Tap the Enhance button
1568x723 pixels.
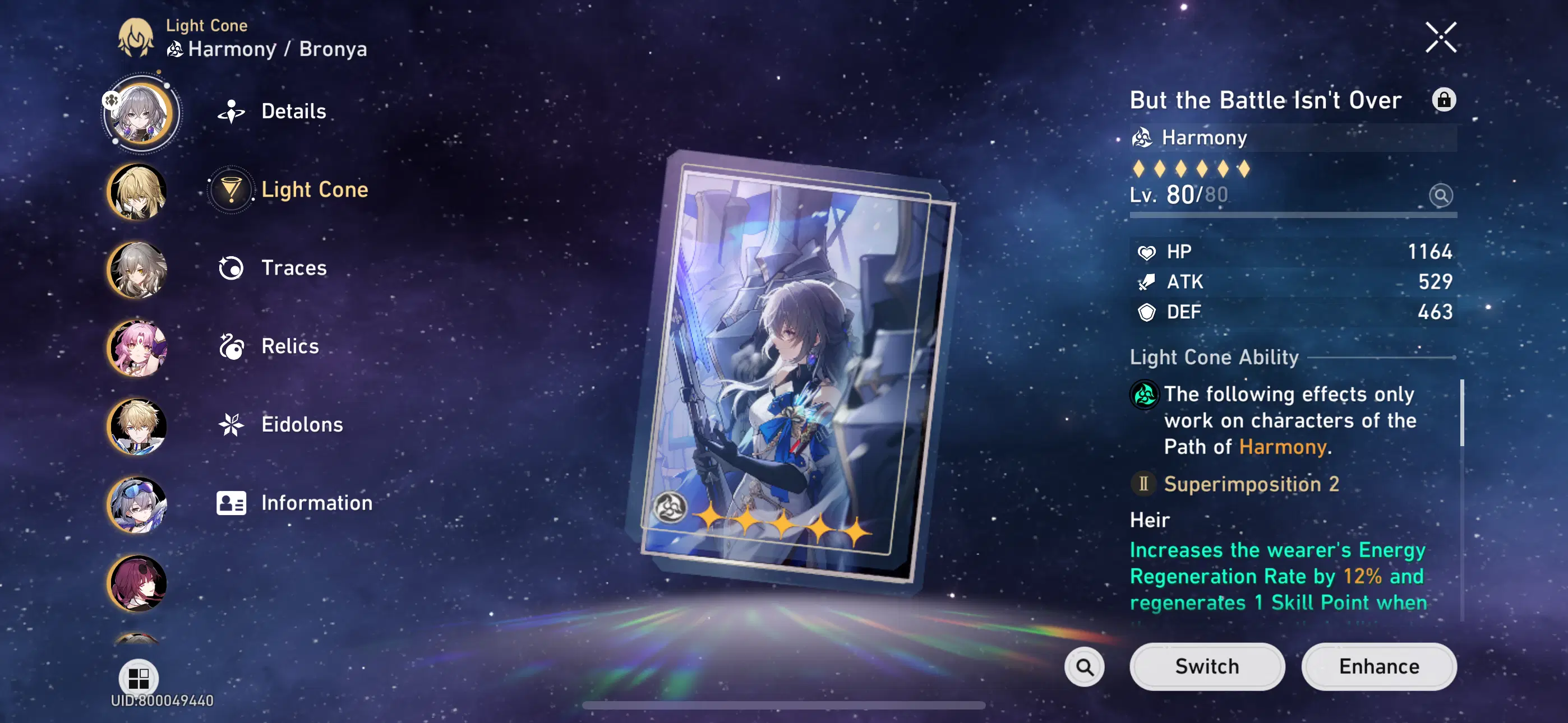click(1378, 666)
